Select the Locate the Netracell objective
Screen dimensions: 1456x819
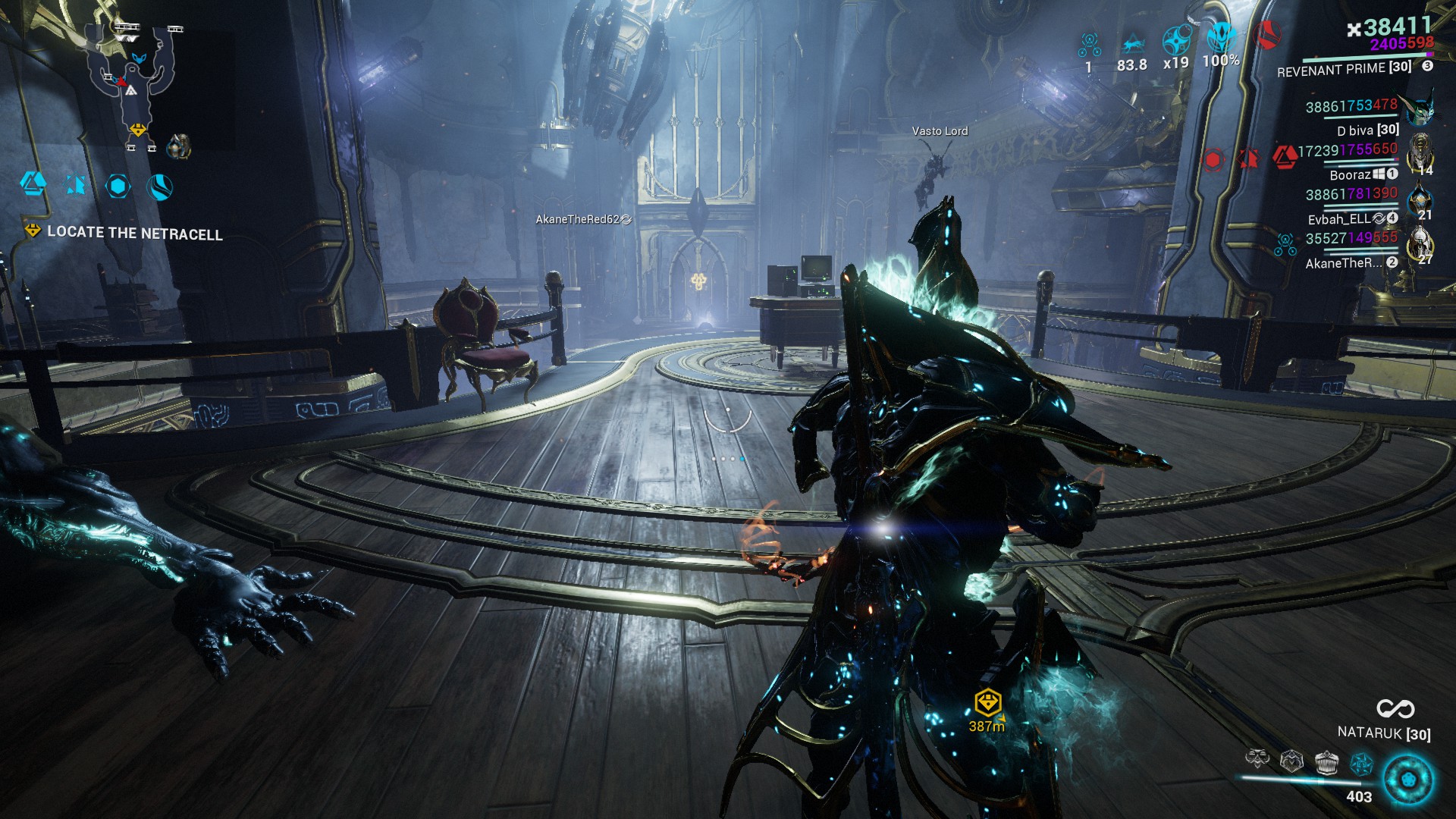click(134, 233)
